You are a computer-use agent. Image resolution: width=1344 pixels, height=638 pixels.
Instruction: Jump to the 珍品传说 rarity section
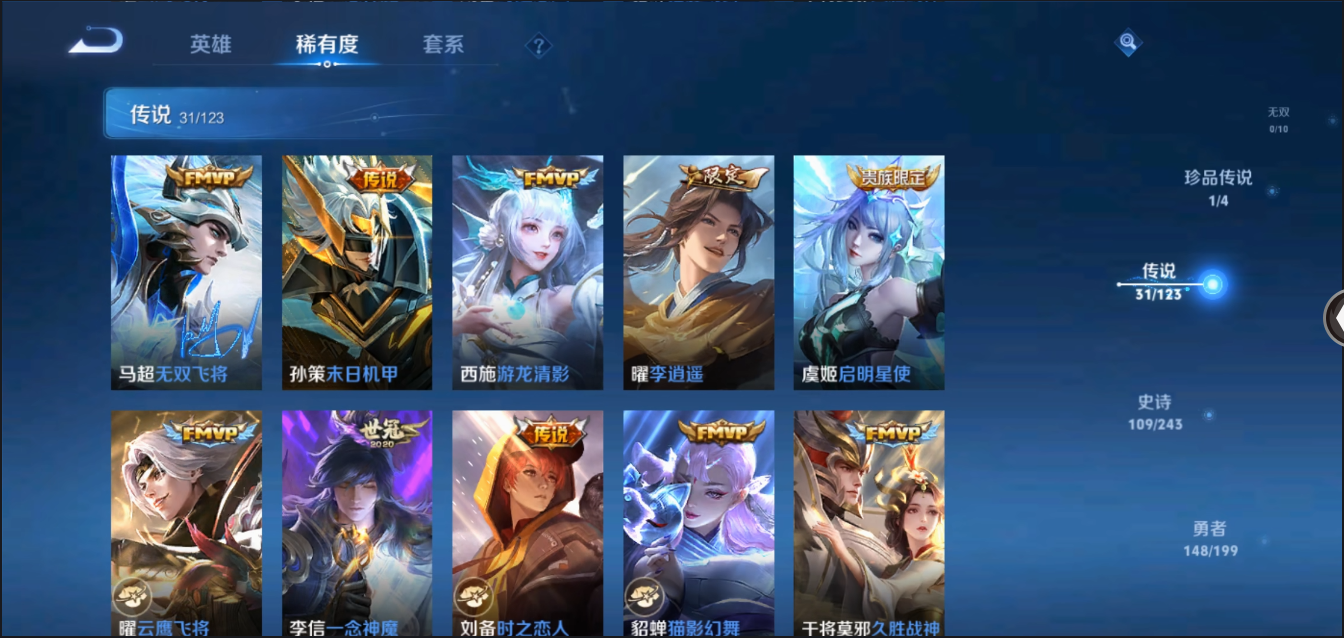1218,187
